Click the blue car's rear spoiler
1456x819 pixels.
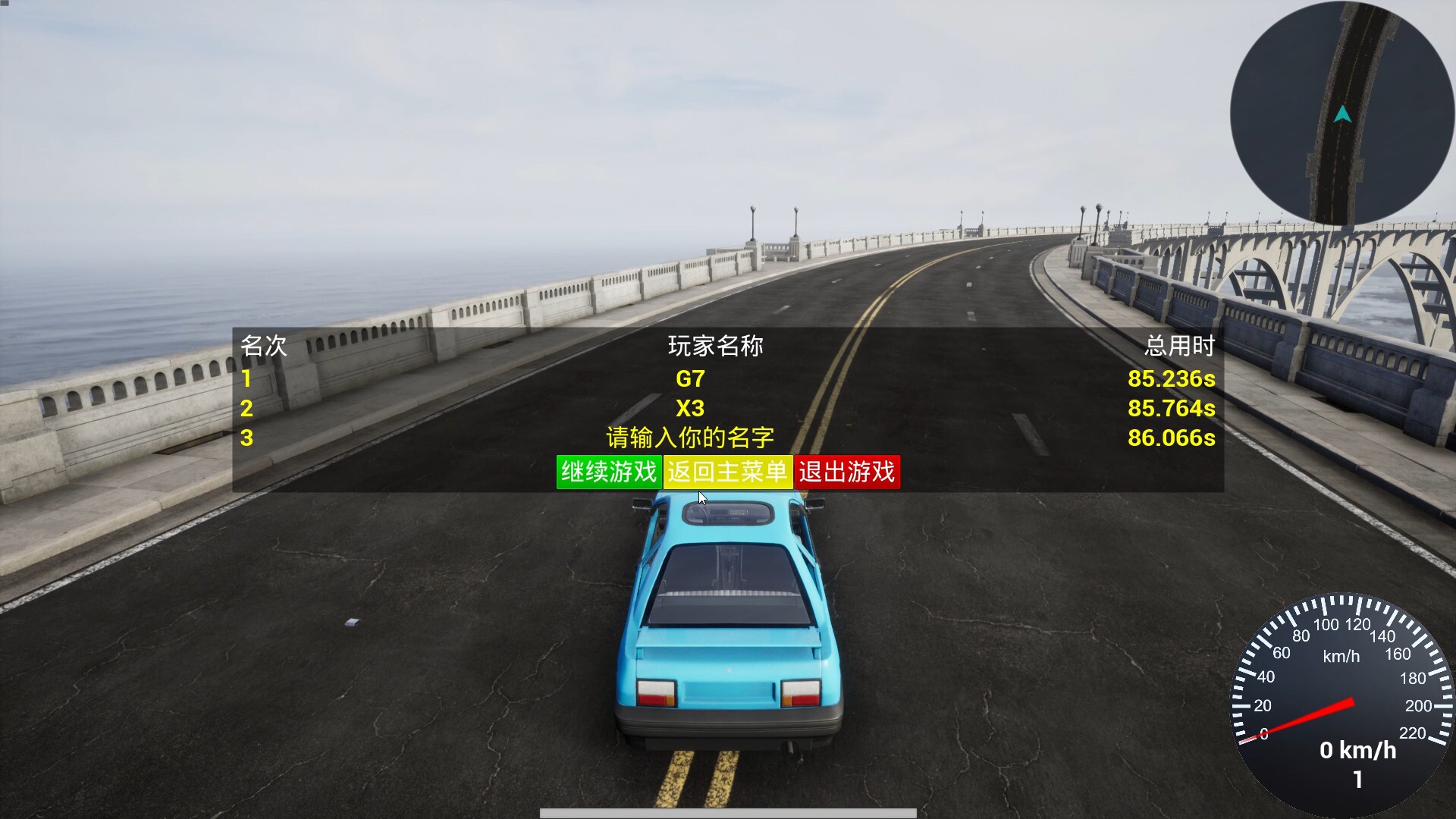click(728, 641)
